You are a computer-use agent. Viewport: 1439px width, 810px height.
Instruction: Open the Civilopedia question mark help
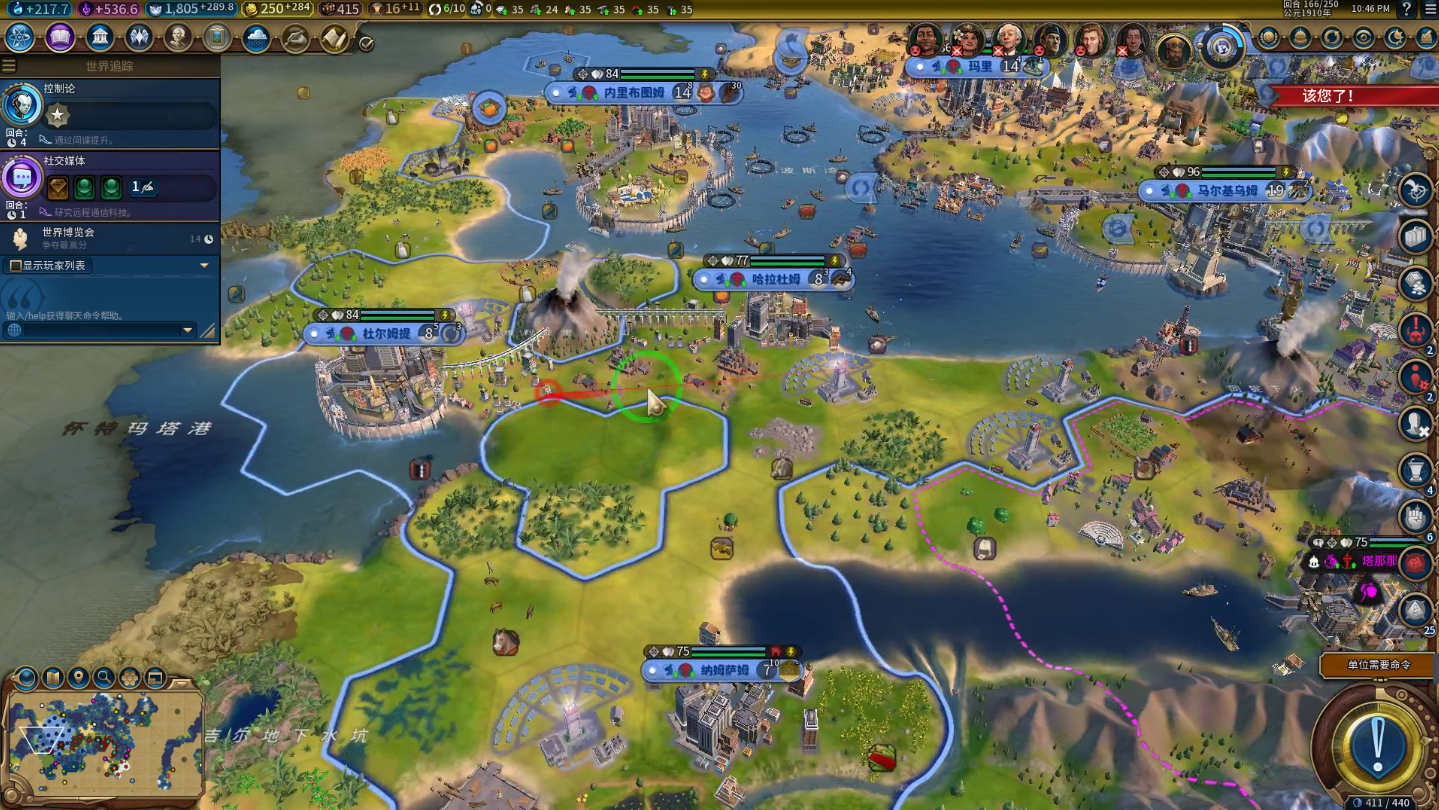1407,9
